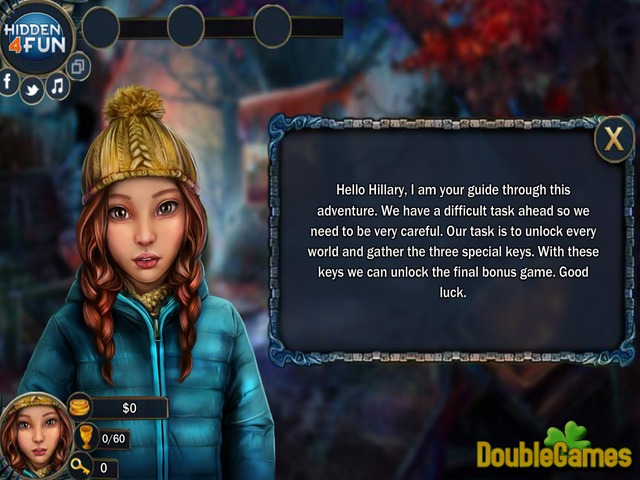Image resolution: width=640 pixels, height=480 pixels.
Task: Visit the DoubleGames watermark link
Action: pyautogui.click(x=553, y=453)
